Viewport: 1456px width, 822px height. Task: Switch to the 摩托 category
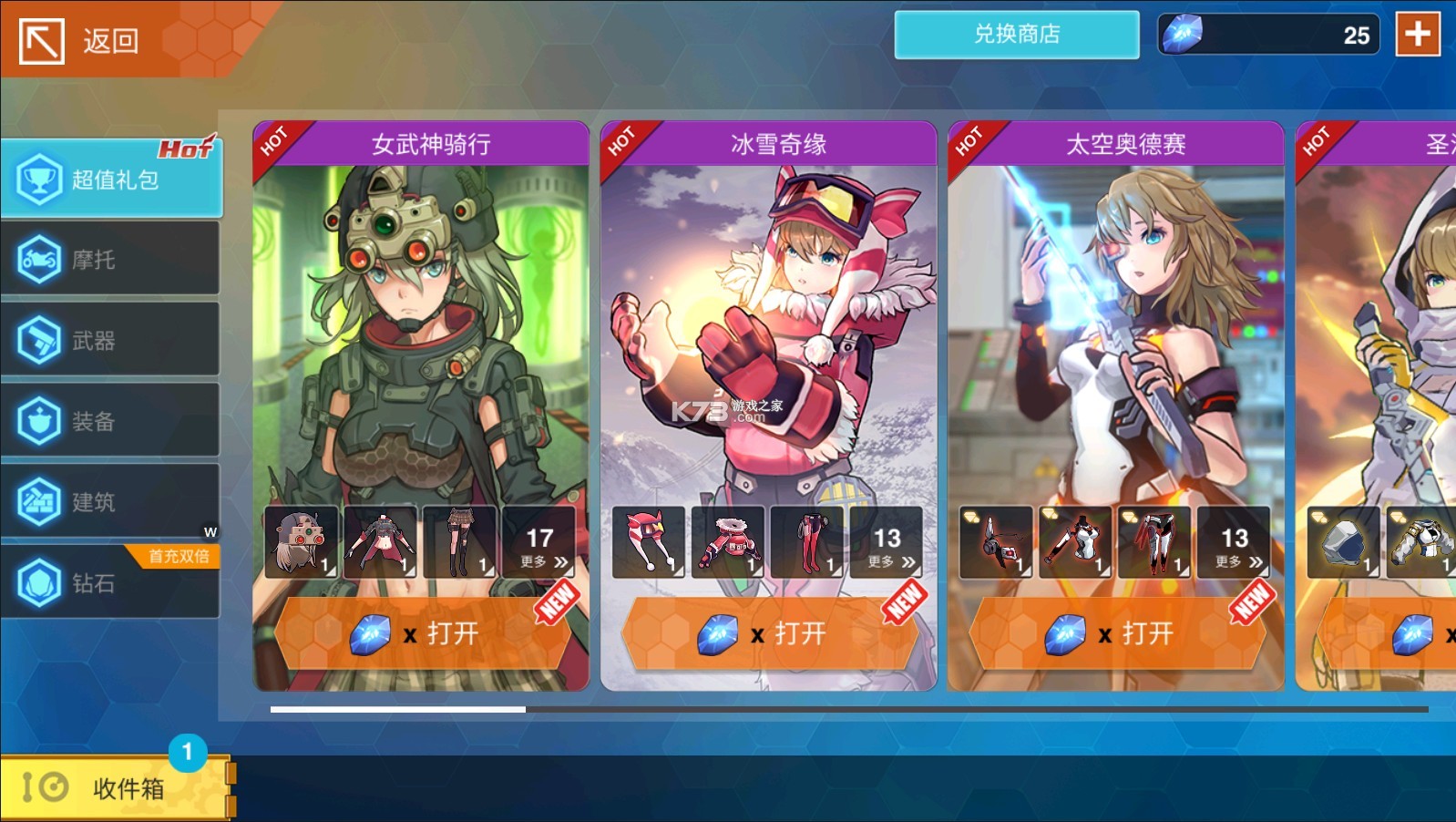[111, 260]
